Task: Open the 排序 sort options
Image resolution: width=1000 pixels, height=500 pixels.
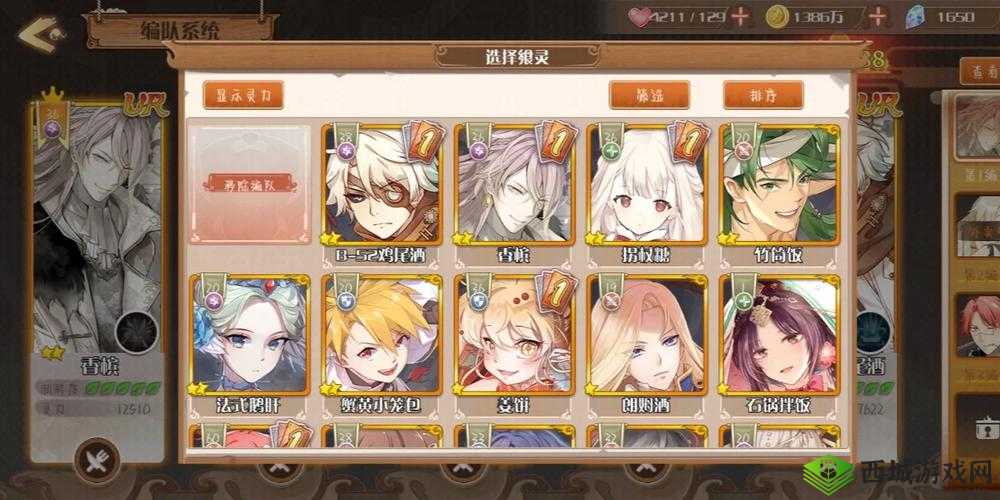Action: [763, 95]
